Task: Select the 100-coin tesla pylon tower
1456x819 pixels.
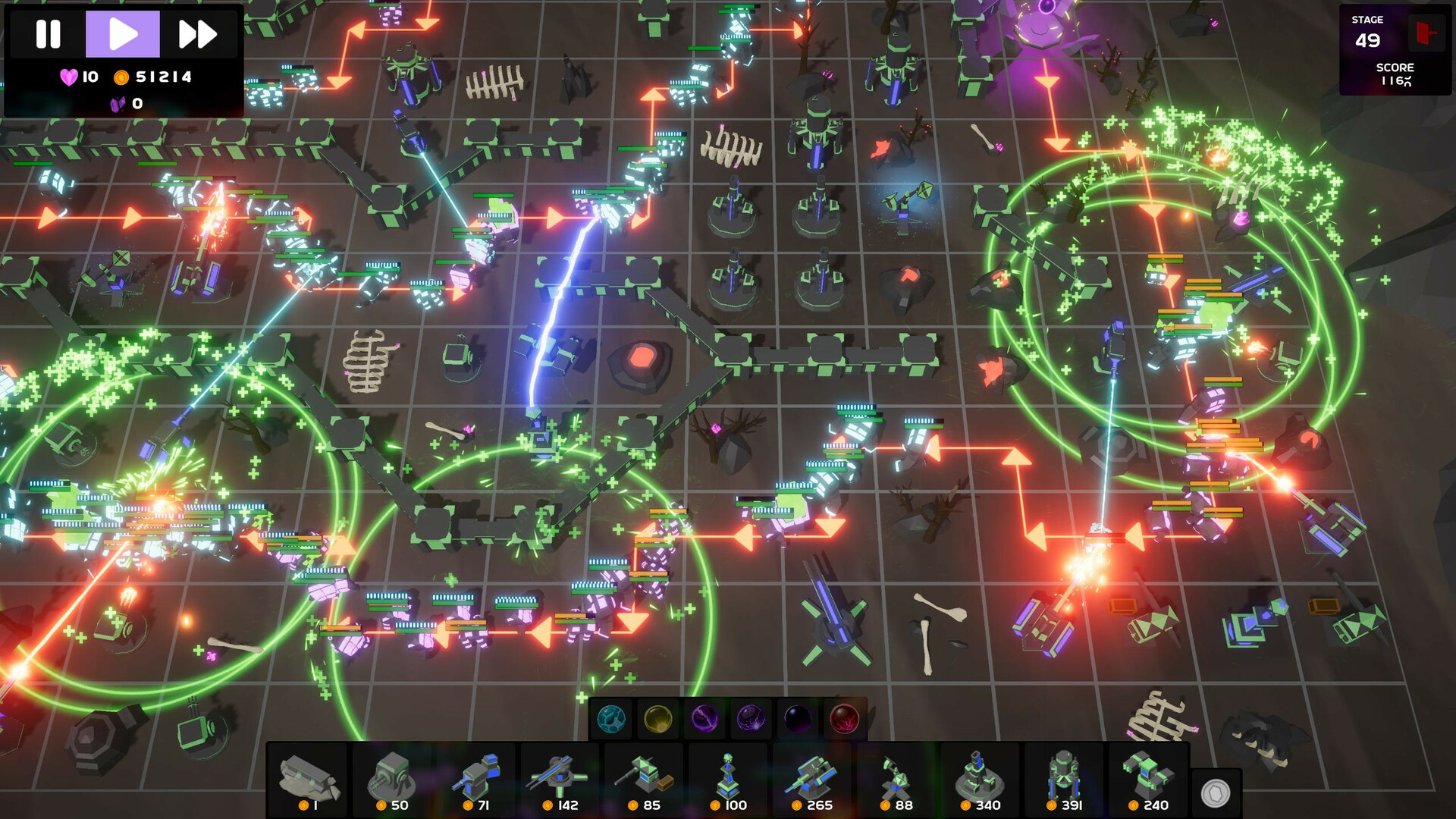Action: tap(726, 773)
